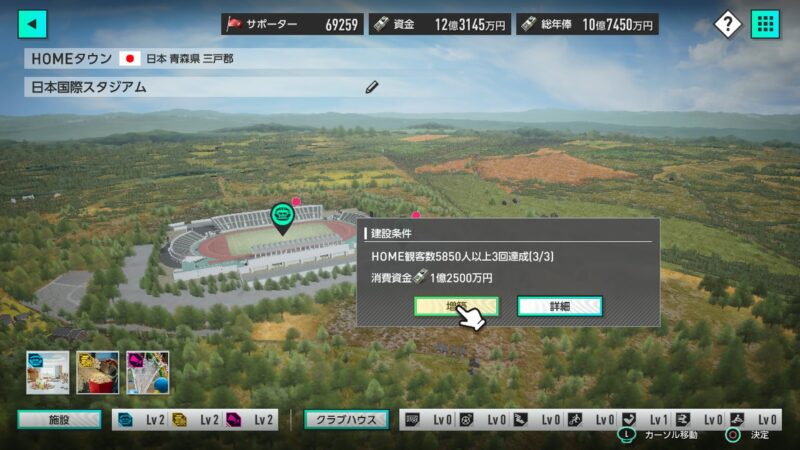Viewport: 800px width, 450px height.
Task: Select the クラブハウス clubhouse button
Action: pyautogui.click(x=347, y=420)
